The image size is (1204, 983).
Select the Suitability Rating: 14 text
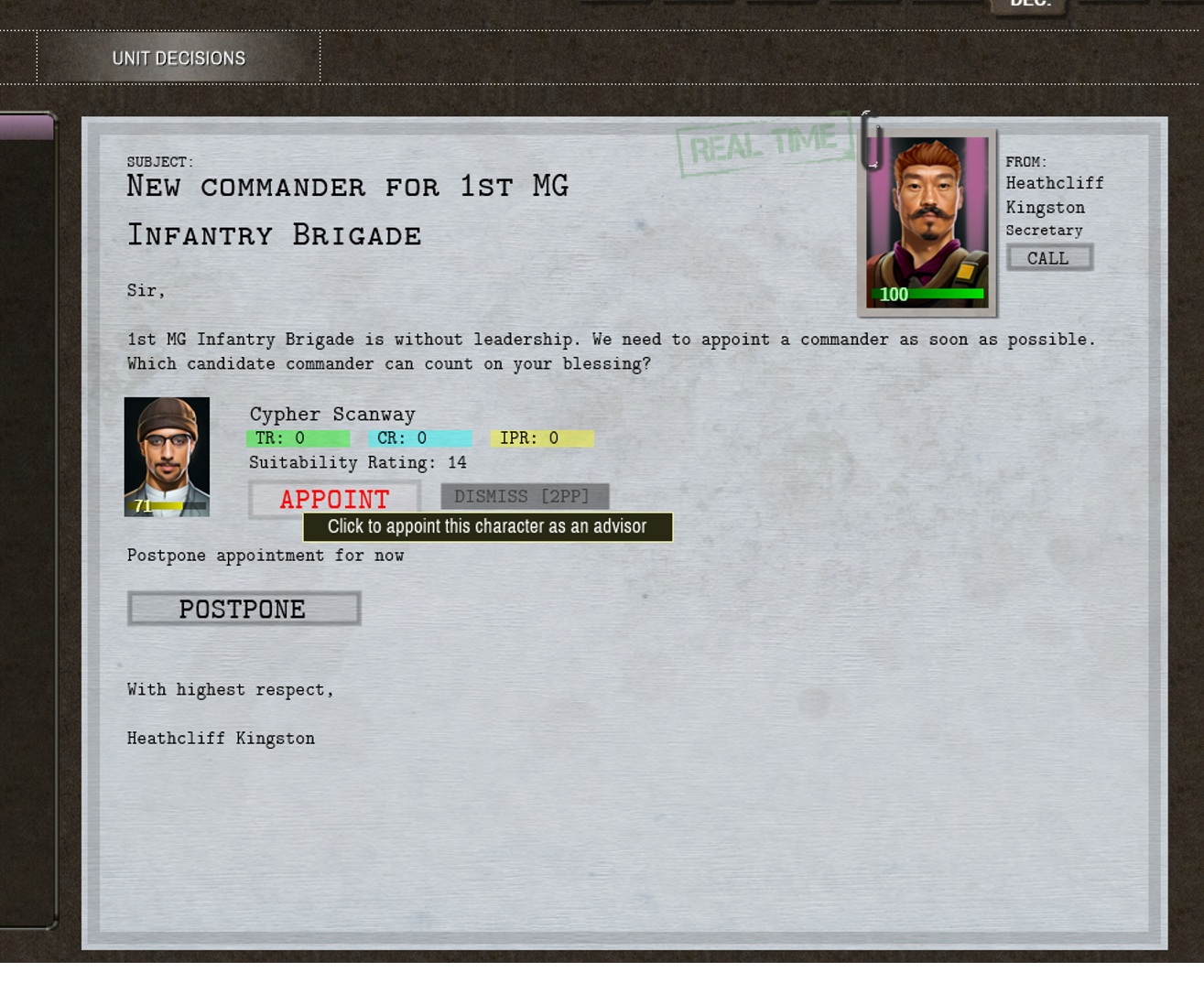pos(356,462)
